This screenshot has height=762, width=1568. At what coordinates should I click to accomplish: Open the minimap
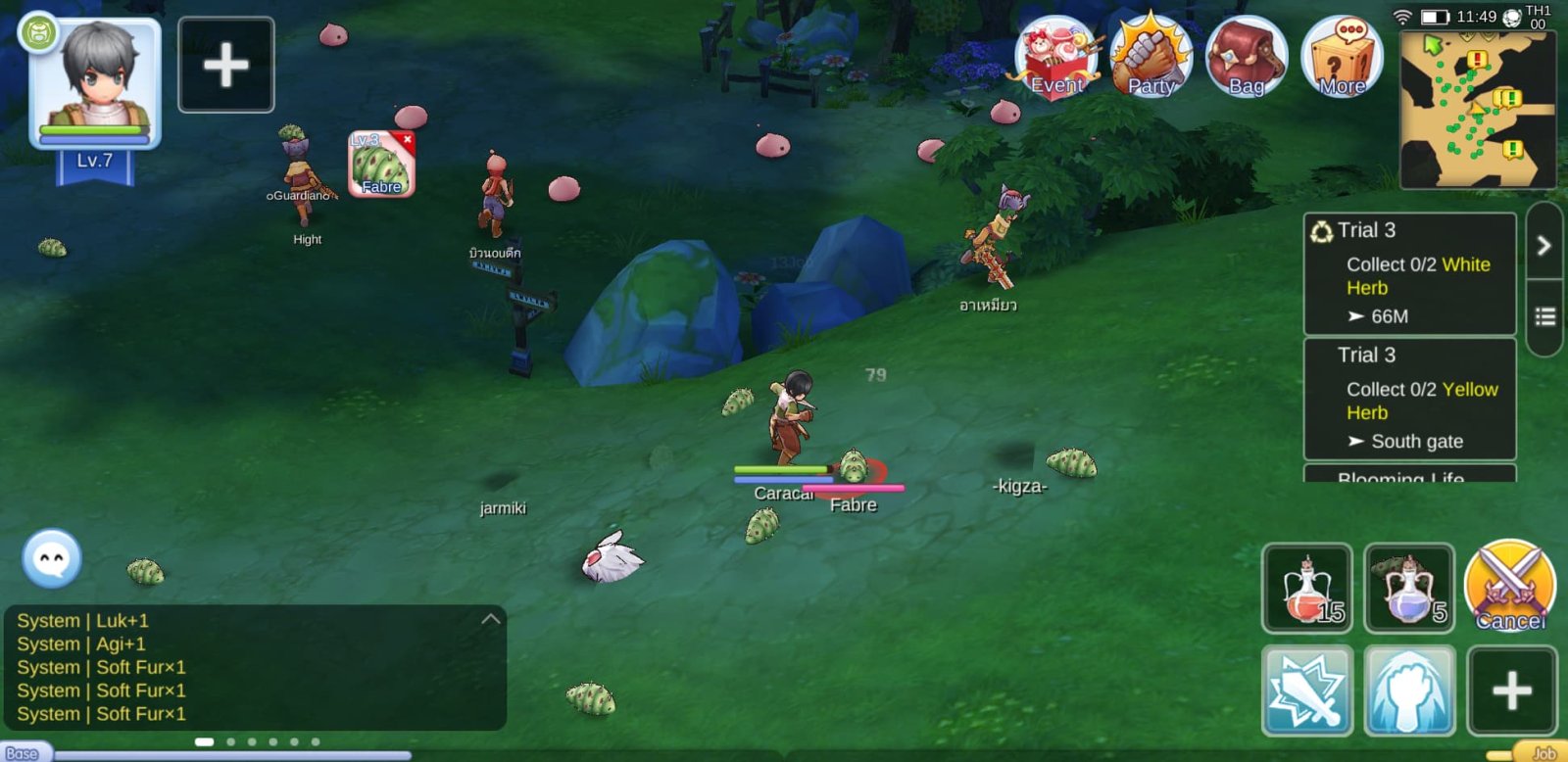point(1477,110)
